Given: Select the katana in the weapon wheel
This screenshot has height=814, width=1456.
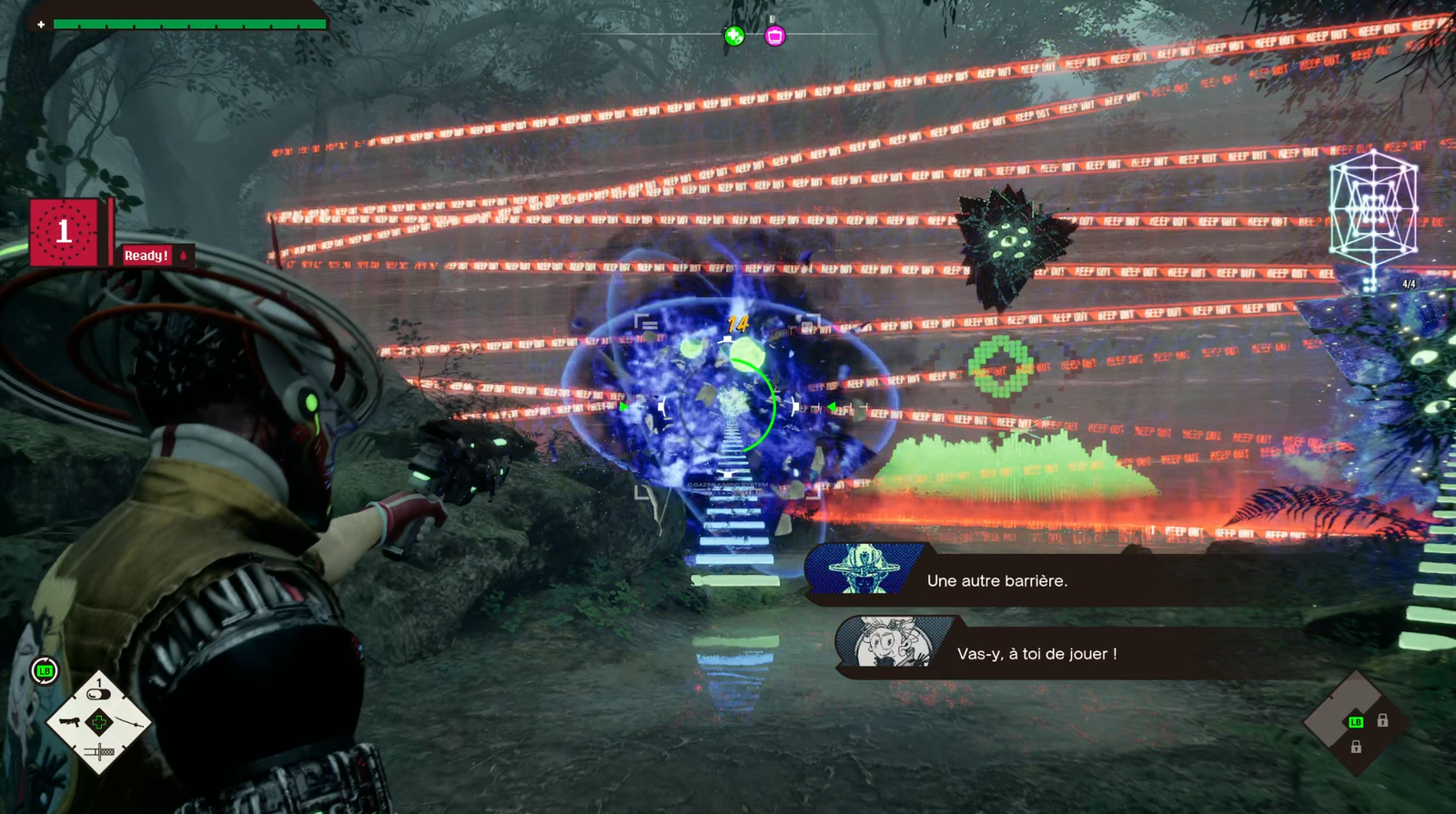Looking at the screenshot, I should coord(130,722).
